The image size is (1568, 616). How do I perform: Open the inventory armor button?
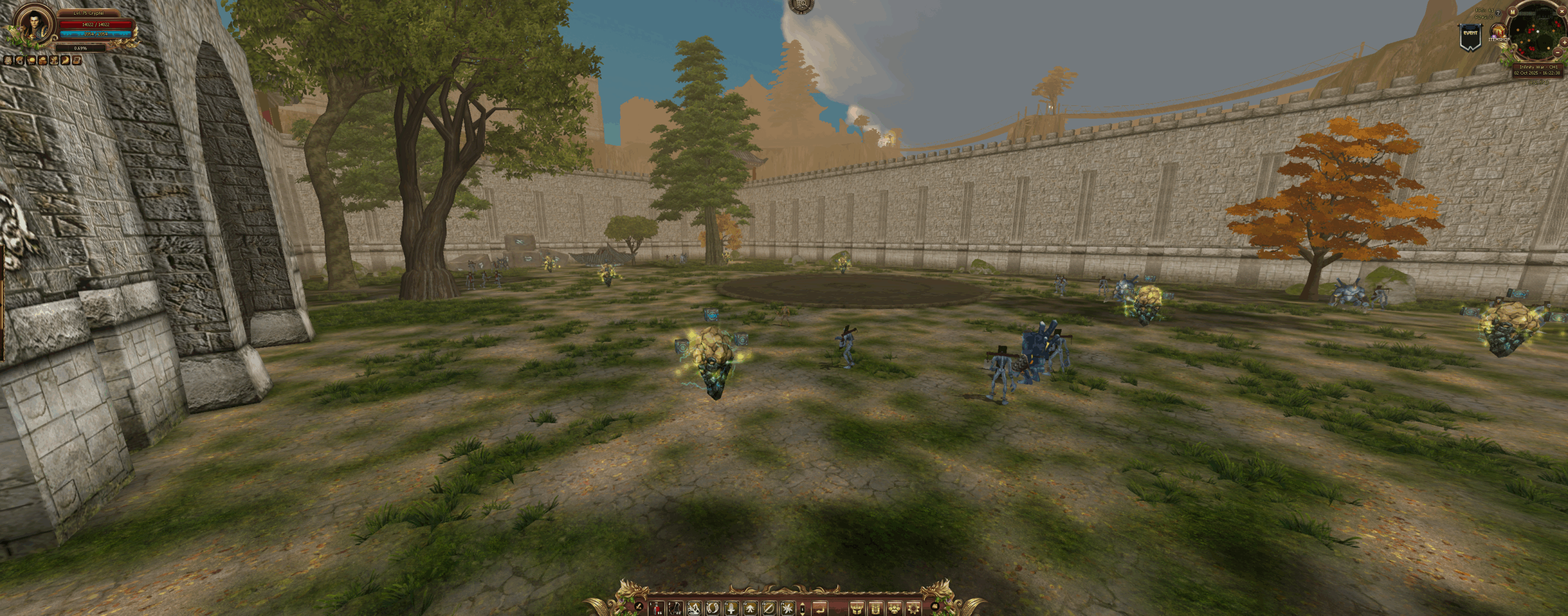coord(876,609)
